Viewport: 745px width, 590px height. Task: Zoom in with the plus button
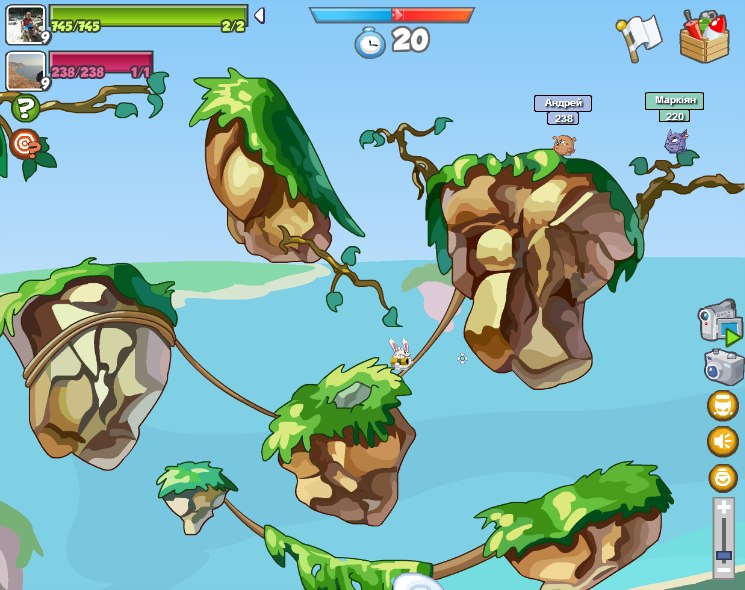point(724,508)
